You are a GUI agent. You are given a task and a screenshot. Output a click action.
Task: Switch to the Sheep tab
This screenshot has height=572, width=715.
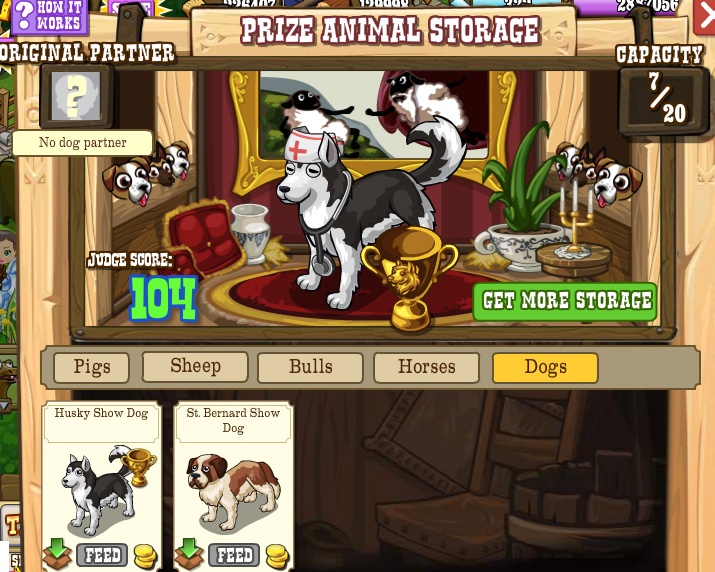tap(195, 366)
